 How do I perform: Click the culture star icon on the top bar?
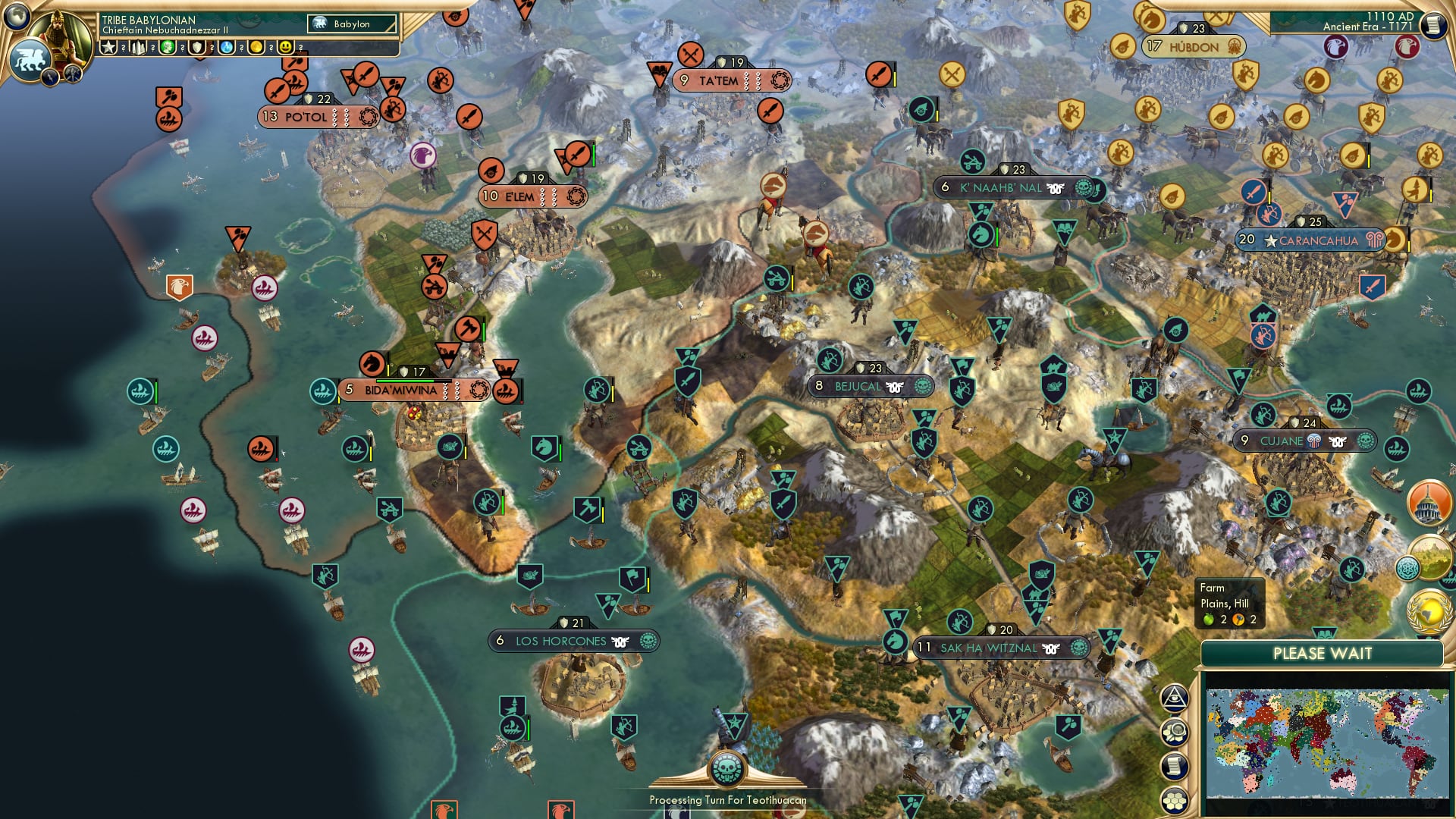(x=108, y=48)
